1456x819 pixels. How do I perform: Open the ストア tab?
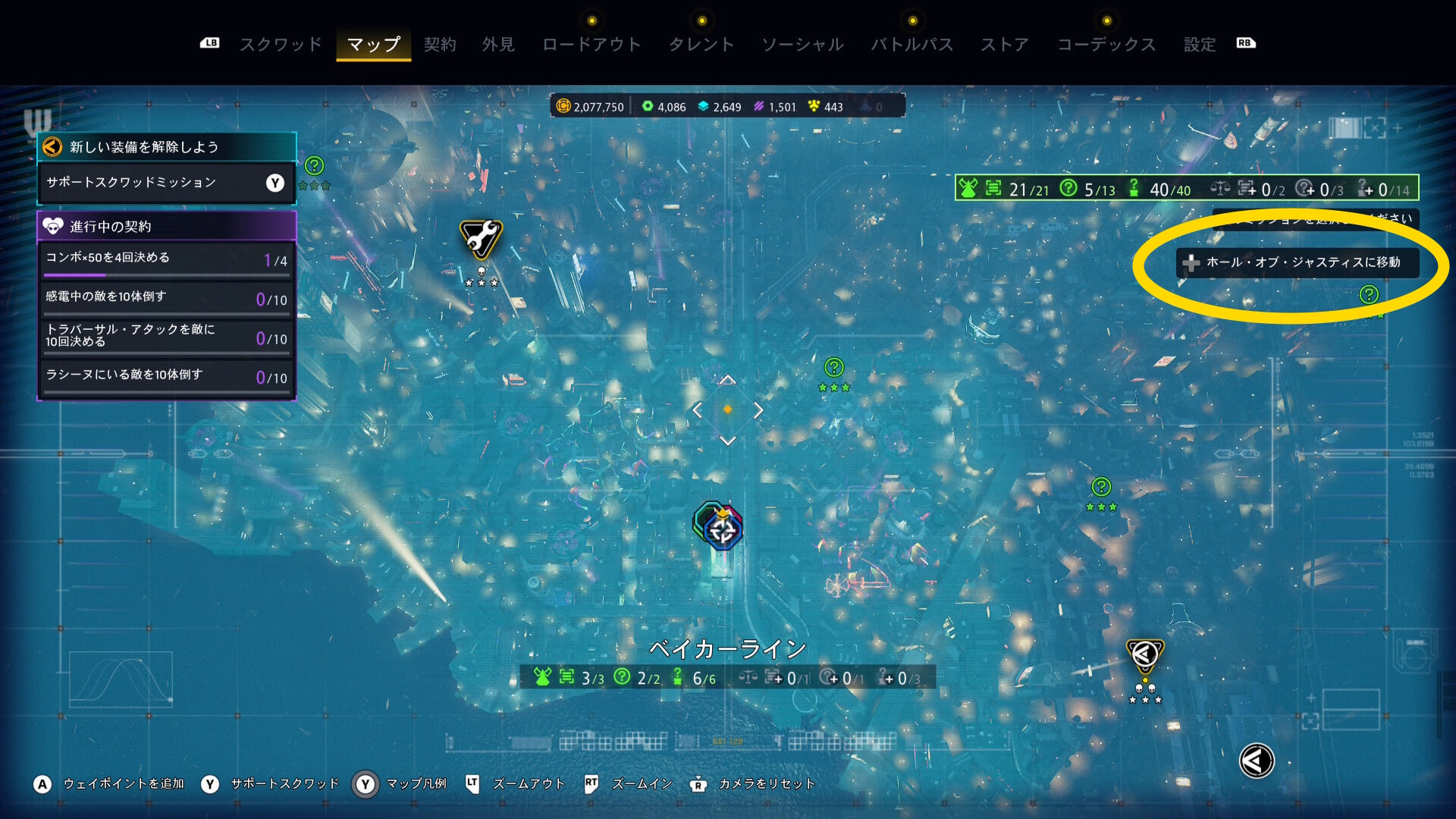click(x=1005, y=45)
